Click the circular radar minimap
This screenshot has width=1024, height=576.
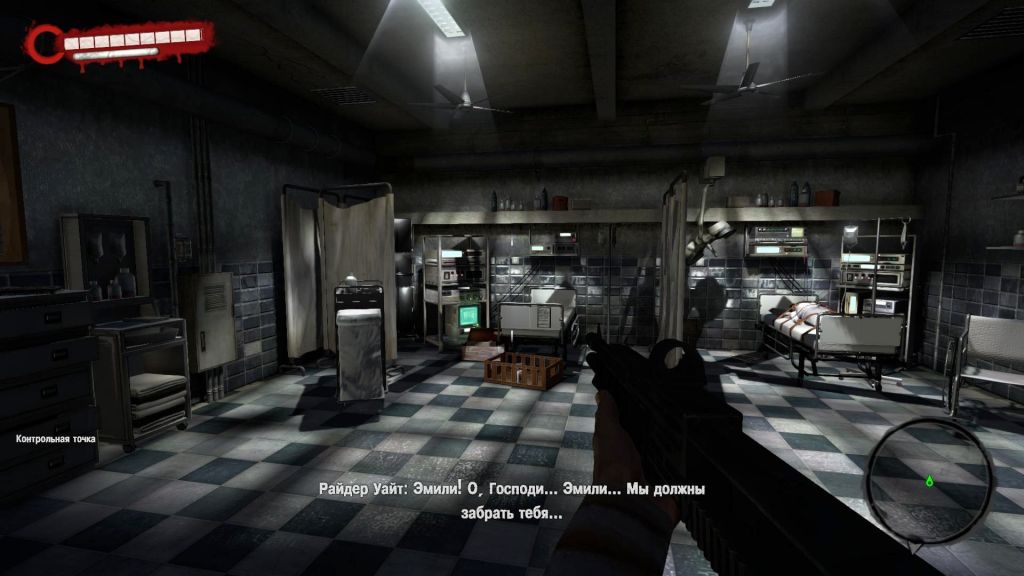tap(929, 478)
